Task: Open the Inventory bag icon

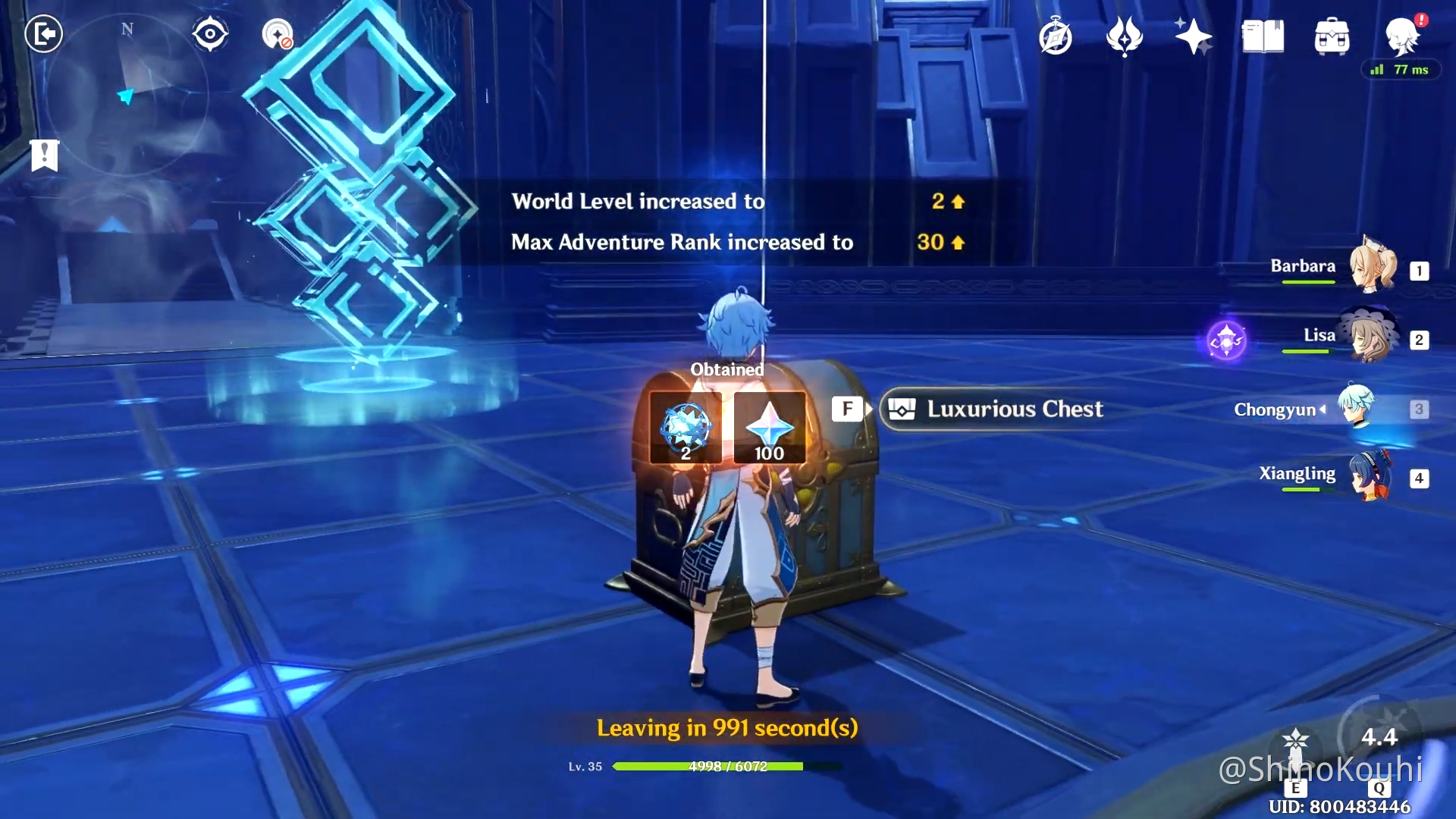Action: [1332, 36]
